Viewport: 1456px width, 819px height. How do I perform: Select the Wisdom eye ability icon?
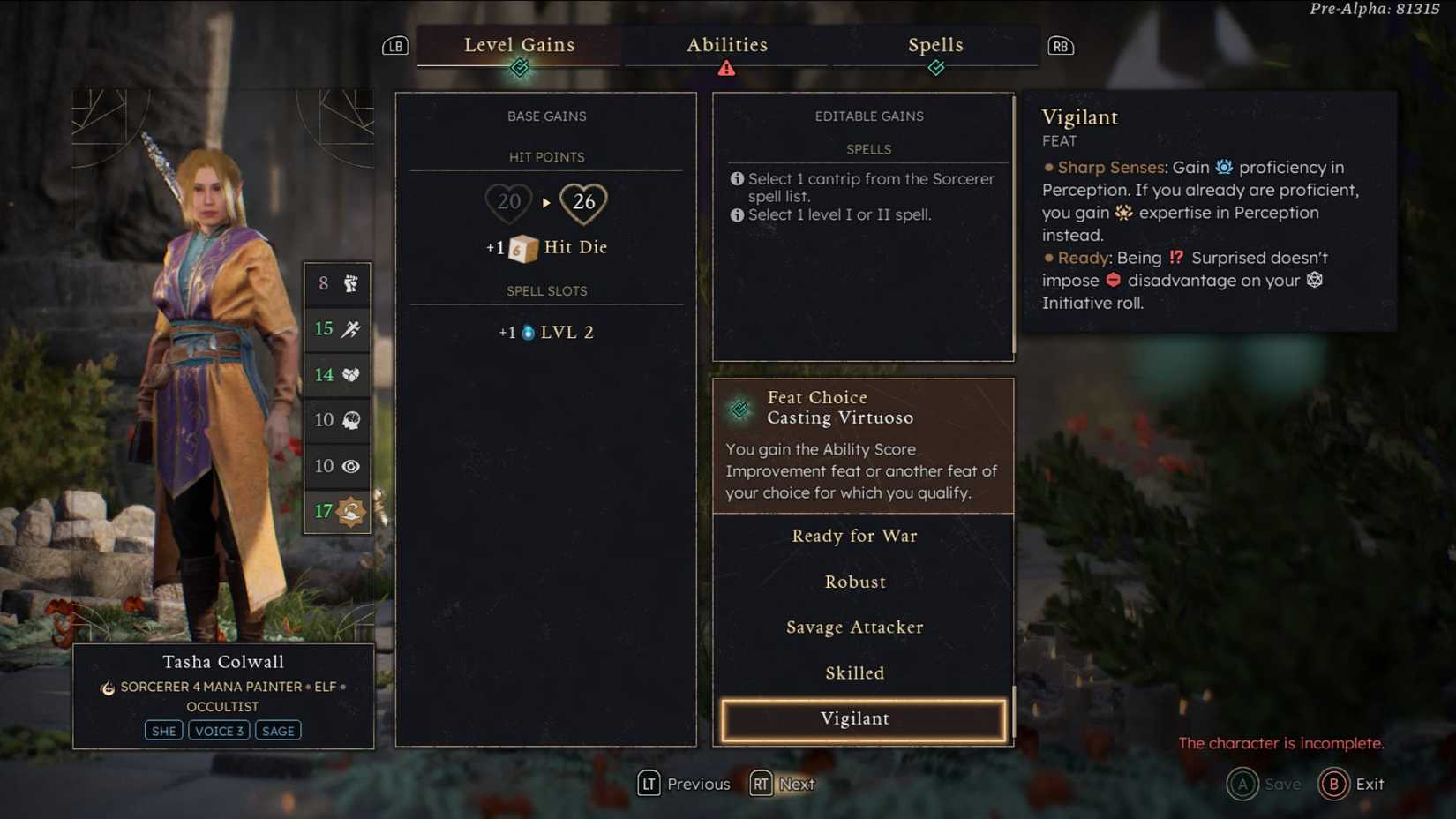click(x=350, y=466)
